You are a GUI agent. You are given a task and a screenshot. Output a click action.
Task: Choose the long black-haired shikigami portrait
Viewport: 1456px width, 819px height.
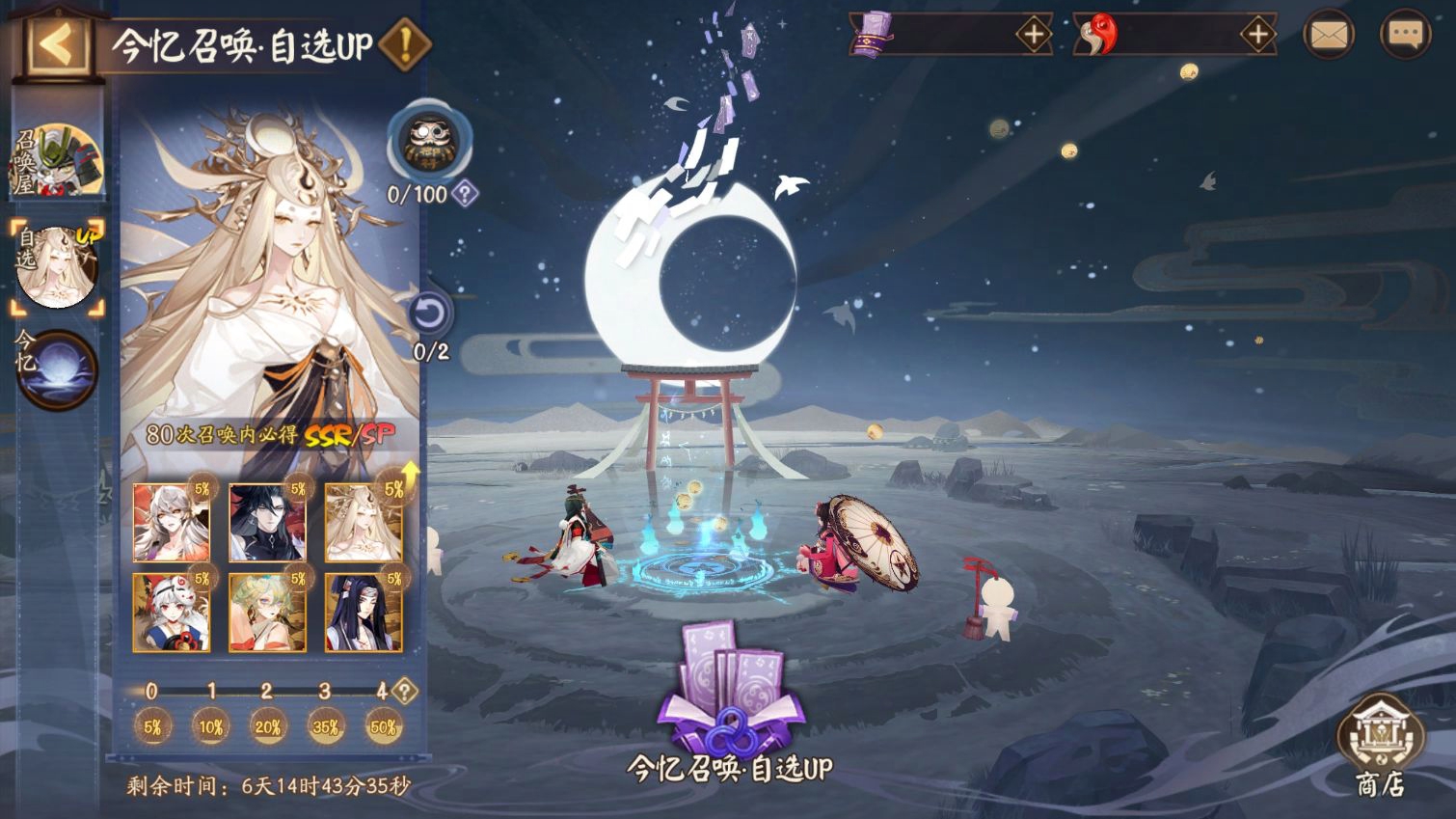pyautogui.click(x=364, y=613)
